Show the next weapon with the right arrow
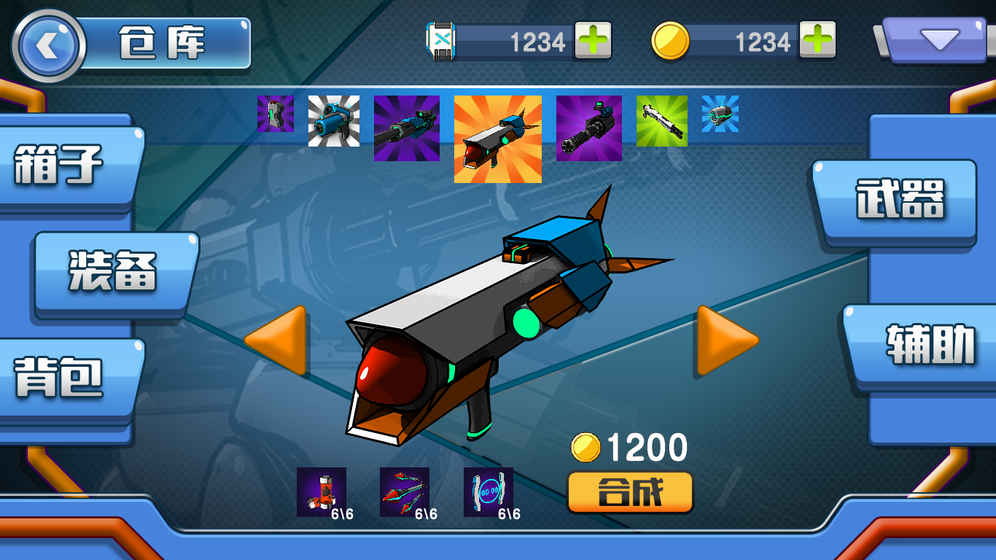Viewport: 996px width, 560px height. pyautogui.click(x=726, y=340)
